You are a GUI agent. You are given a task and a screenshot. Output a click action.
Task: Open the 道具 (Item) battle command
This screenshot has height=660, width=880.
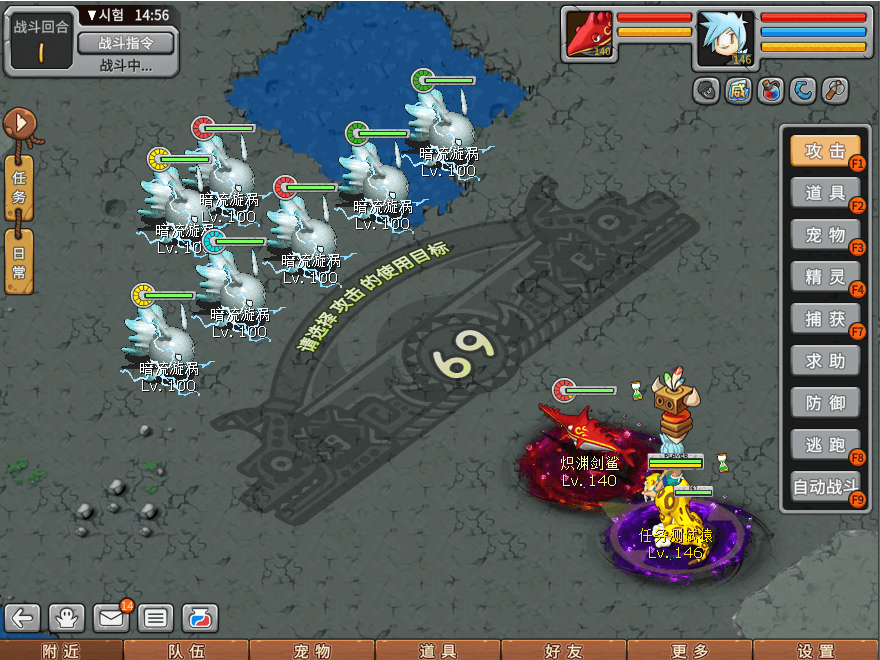click(825, 192)
